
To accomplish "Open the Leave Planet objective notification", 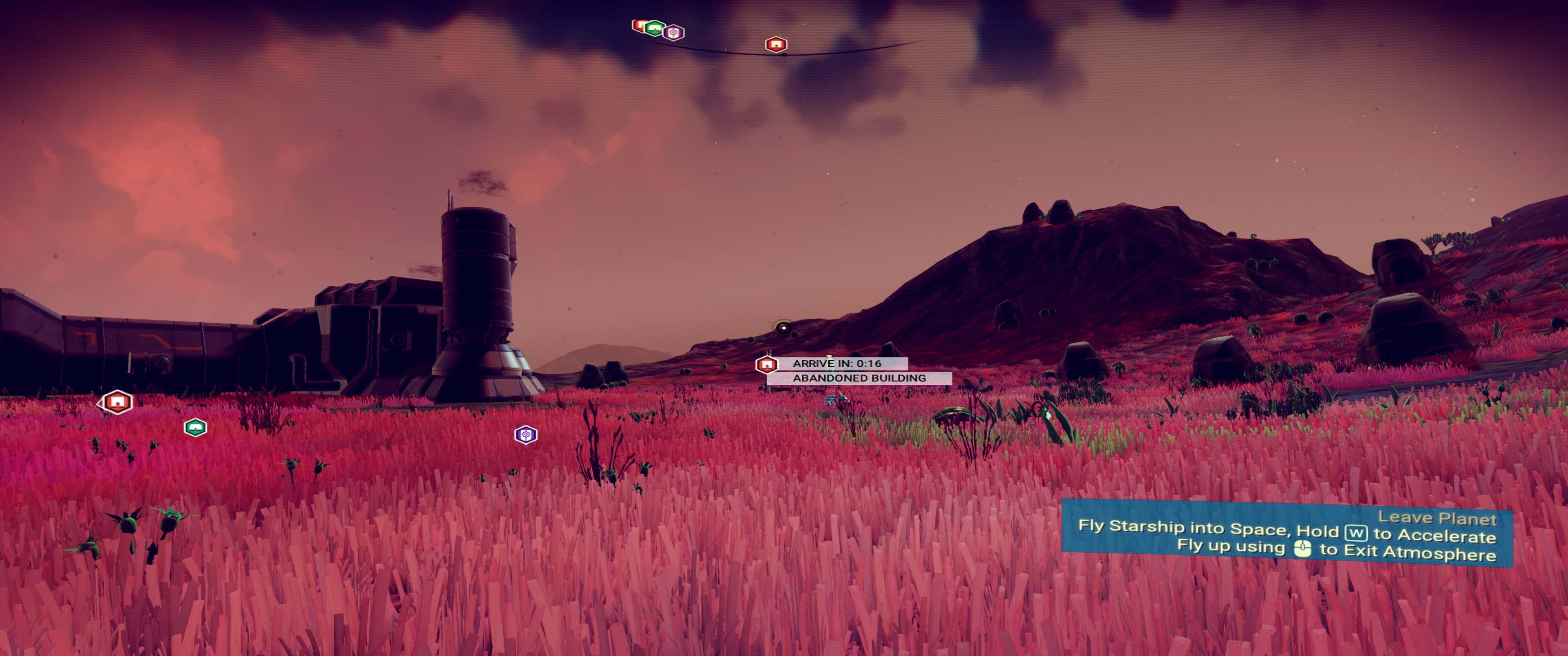I will (1286, 534).
